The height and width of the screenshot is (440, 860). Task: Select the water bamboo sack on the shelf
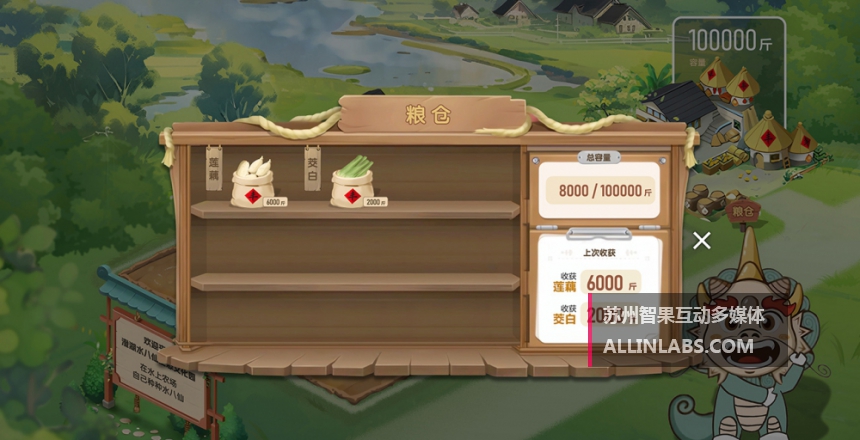(355, 182)
